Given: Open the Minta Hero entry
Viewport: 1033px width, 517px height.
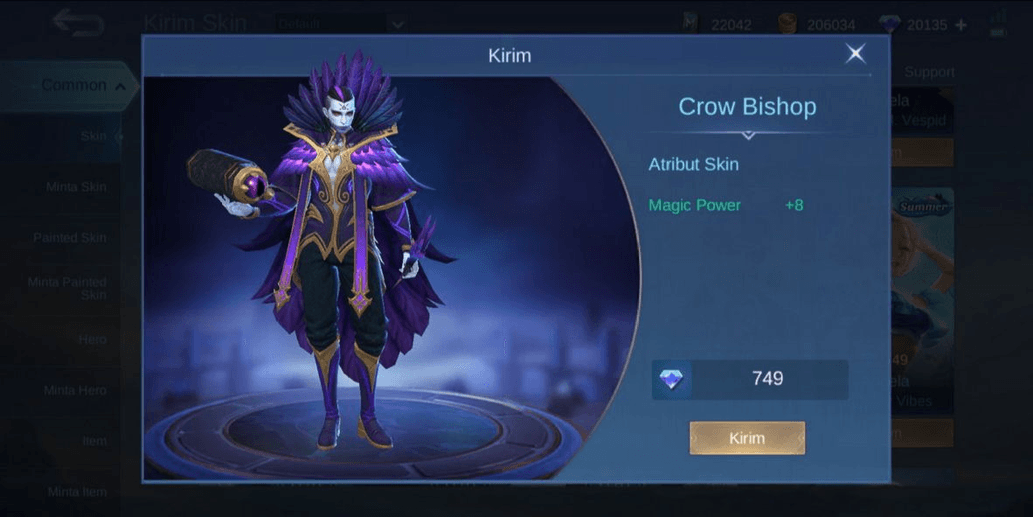Looking at the screenshot, I should [x=75, y=390].
